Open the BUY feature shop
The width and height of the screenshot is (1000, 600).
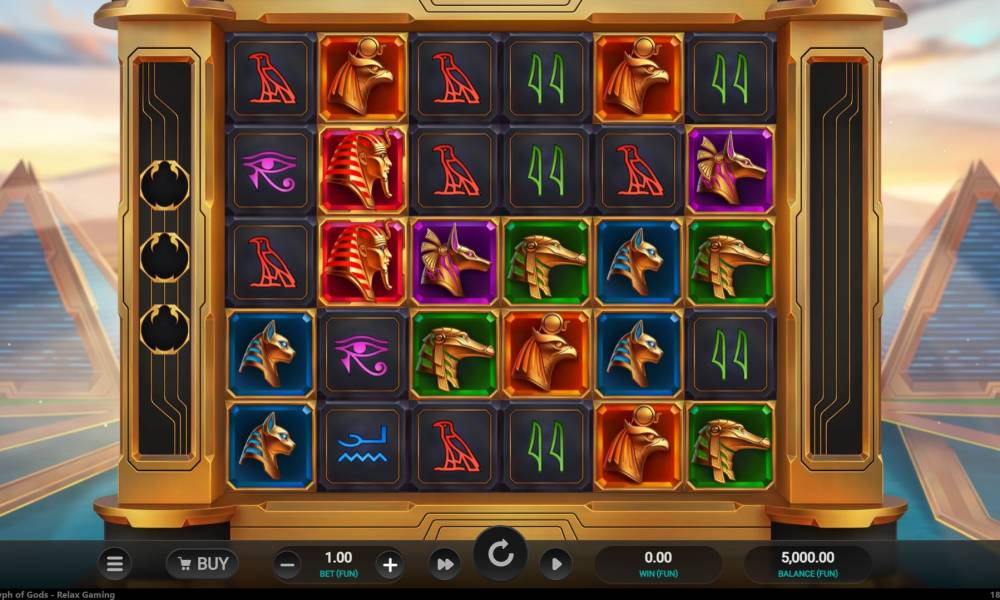click(202, 564)
